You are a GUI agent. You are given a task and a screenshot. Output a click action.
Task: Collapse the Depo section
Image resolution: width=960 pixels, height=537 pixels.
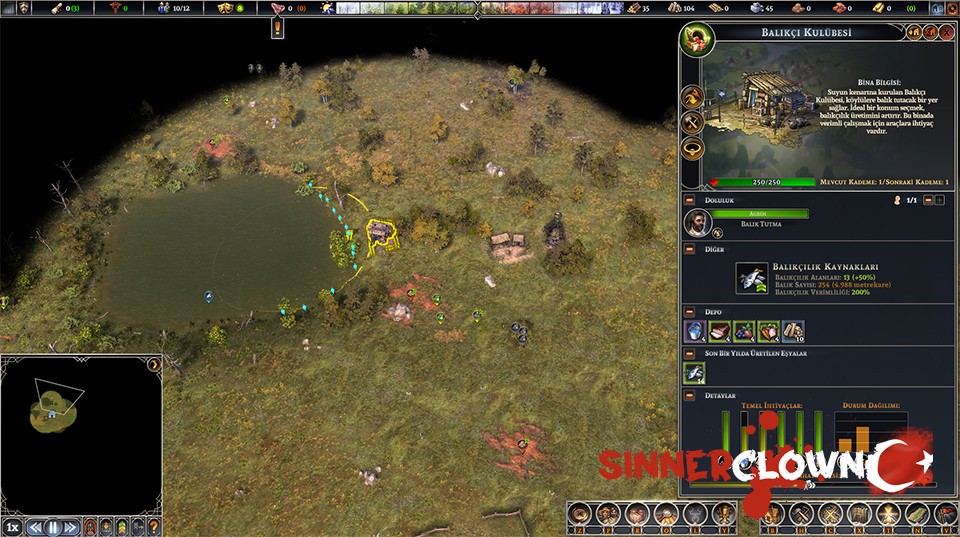click(x=691, y=312)
